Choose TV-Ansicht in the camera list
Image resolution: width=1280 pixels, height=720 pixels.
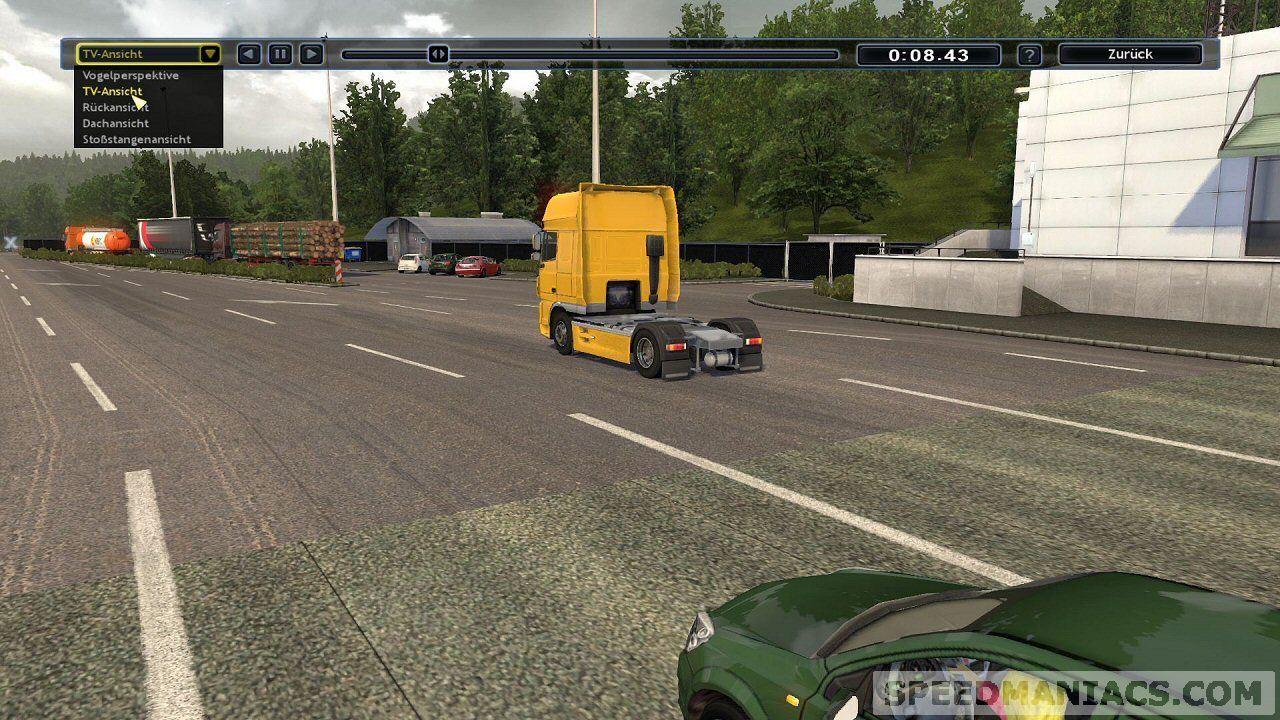[x=112, y=92]
